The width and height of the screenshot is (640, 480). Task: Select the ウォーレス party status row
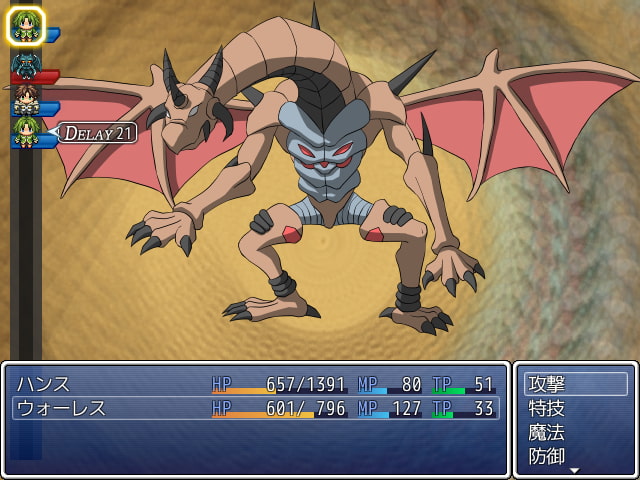tap(256, 408)
